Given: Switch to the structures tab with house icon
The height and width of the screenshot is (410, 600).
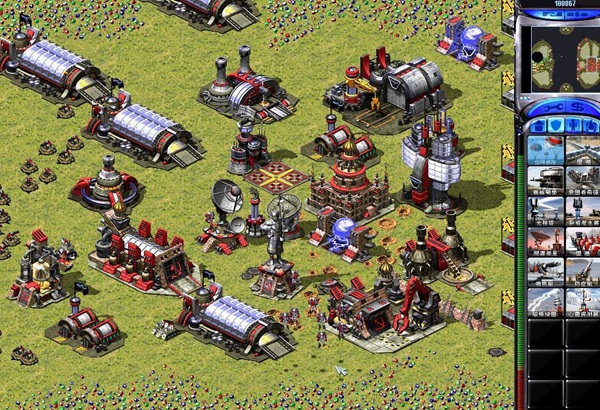Looking at the screenshot, I should coord(539,125).
